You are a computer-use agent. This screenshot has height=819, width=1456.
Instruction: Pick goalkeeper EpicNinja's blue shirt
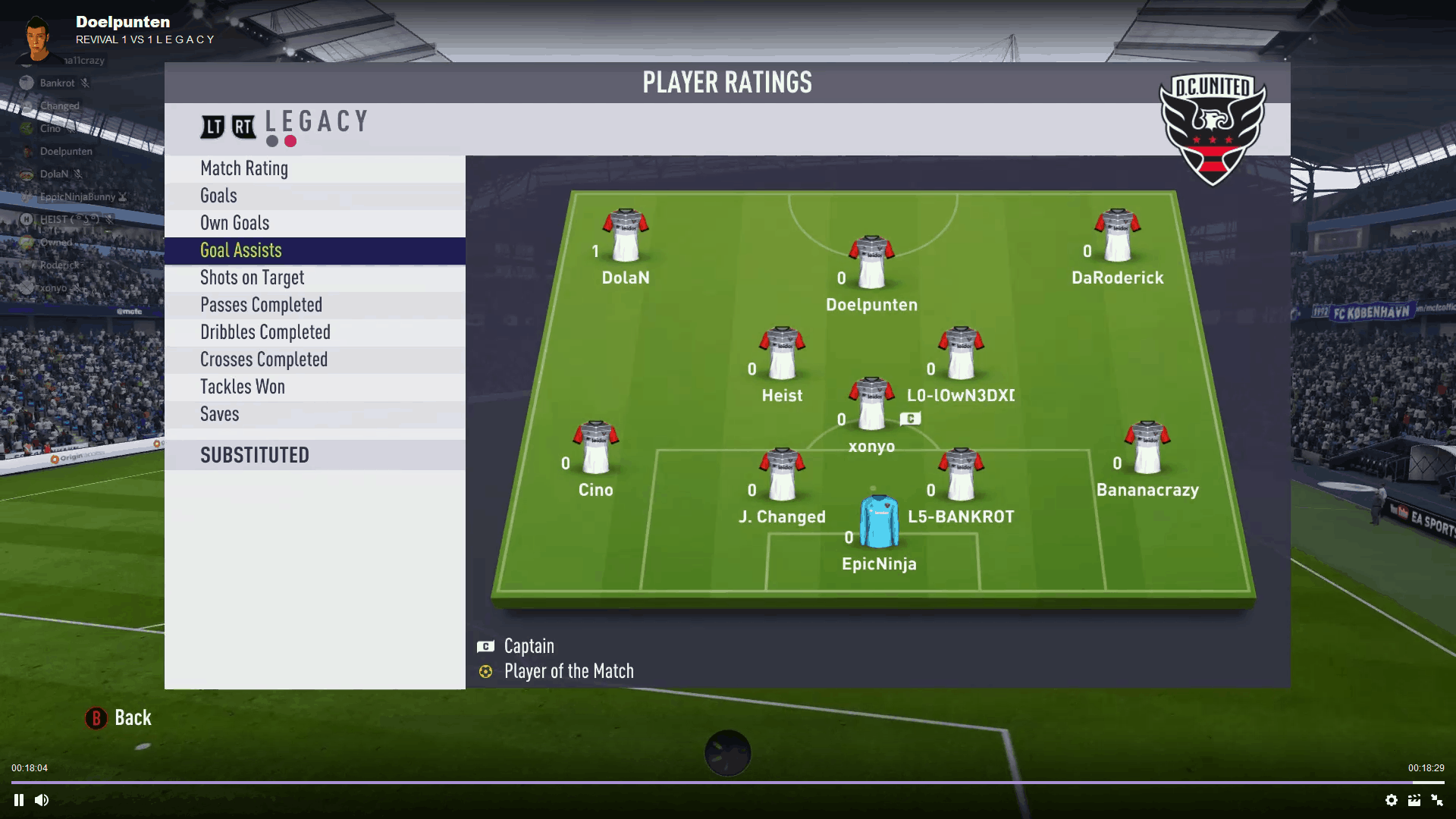coord(879,521)
